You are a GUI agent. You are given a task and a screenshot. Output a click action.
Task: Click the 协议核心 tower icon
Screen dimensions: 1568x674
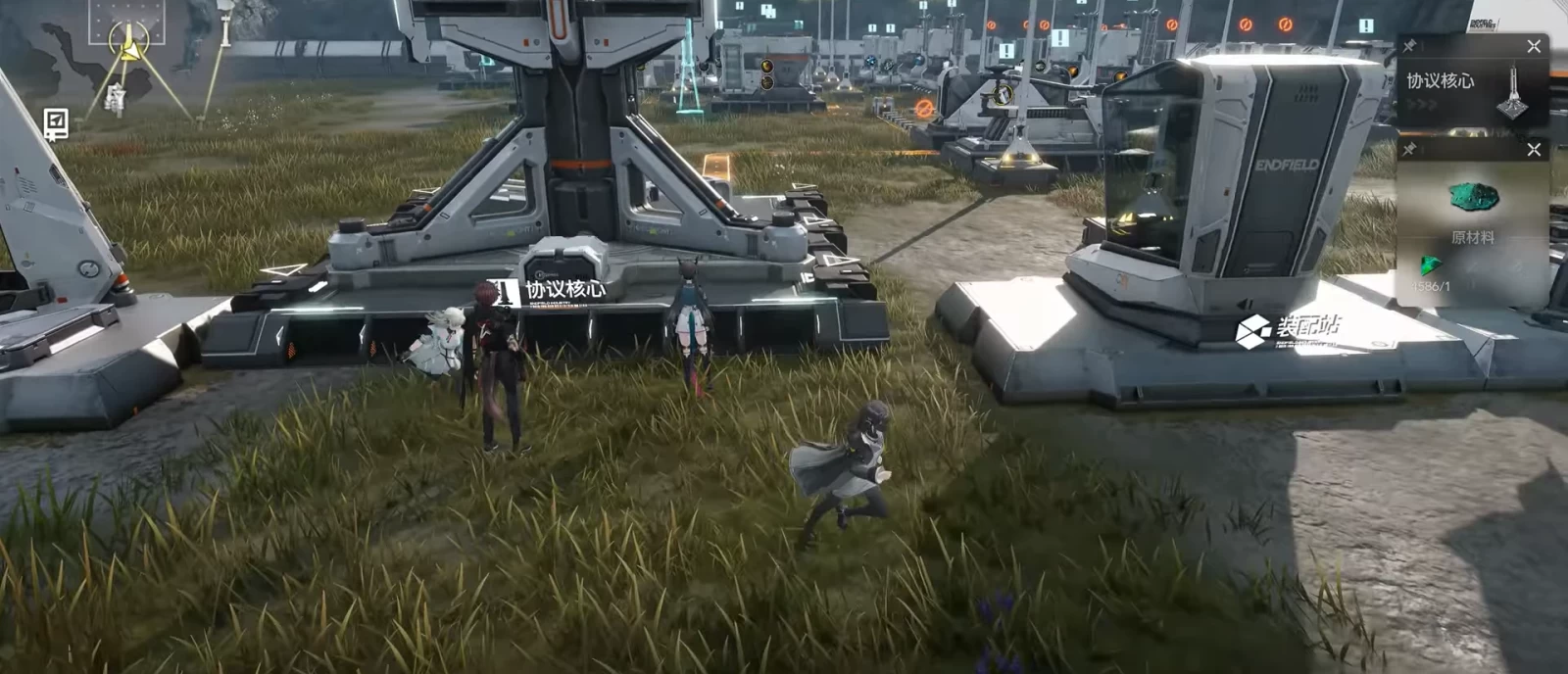tap(1513, 93)
